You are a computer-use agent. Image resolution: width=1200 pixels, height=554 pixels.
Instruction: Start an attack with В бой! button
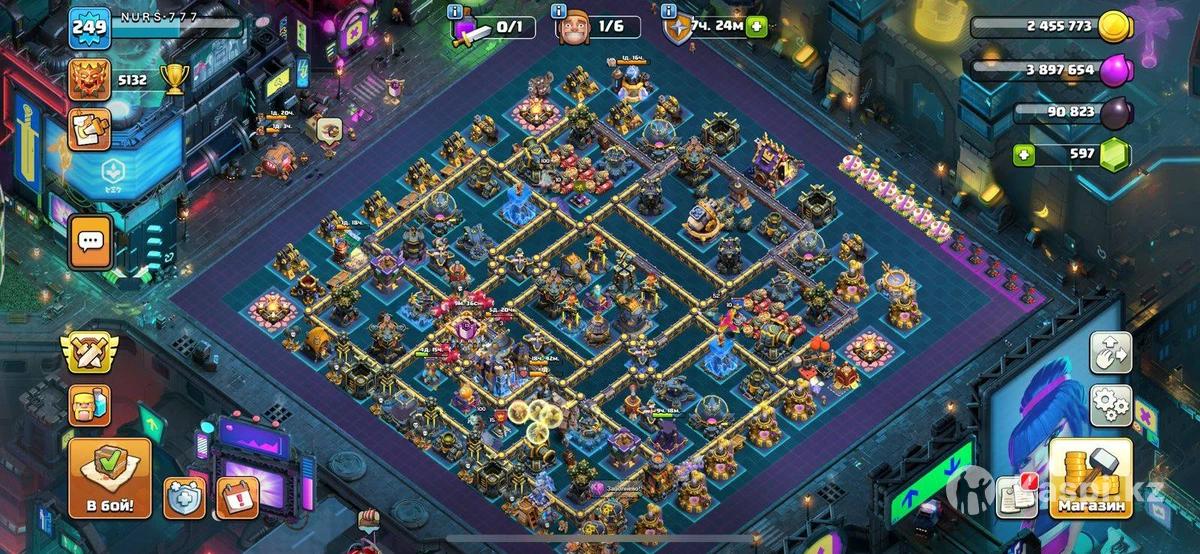110,476
